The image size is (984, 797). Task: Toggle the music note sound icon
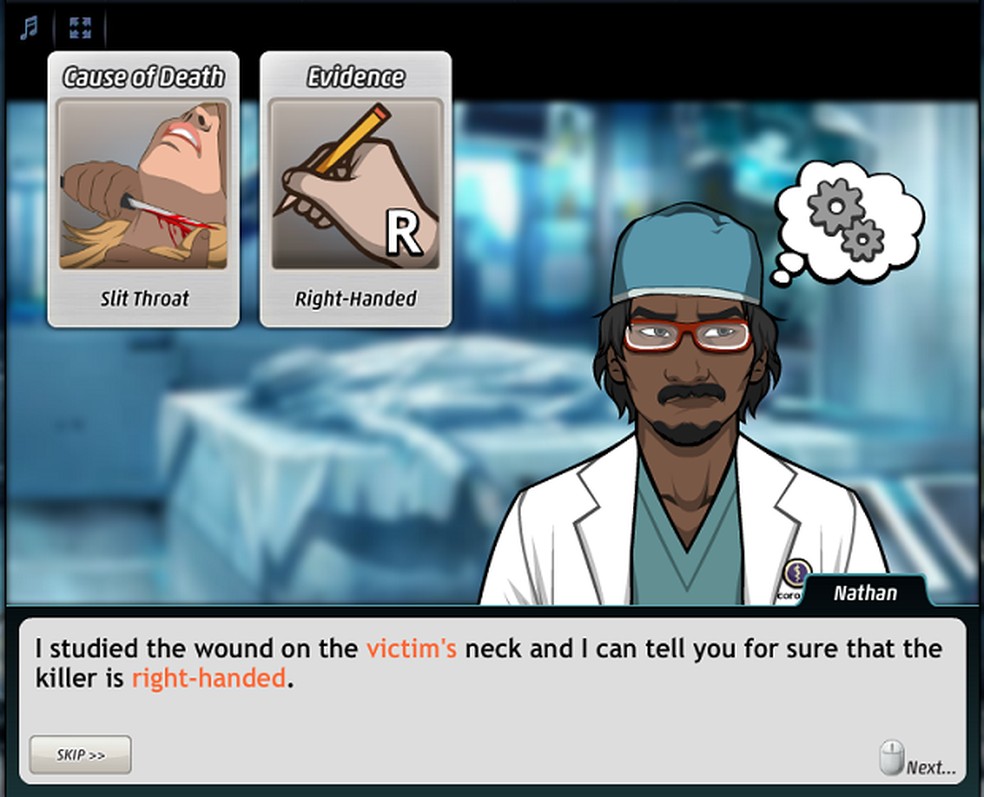tap(26, 28)
